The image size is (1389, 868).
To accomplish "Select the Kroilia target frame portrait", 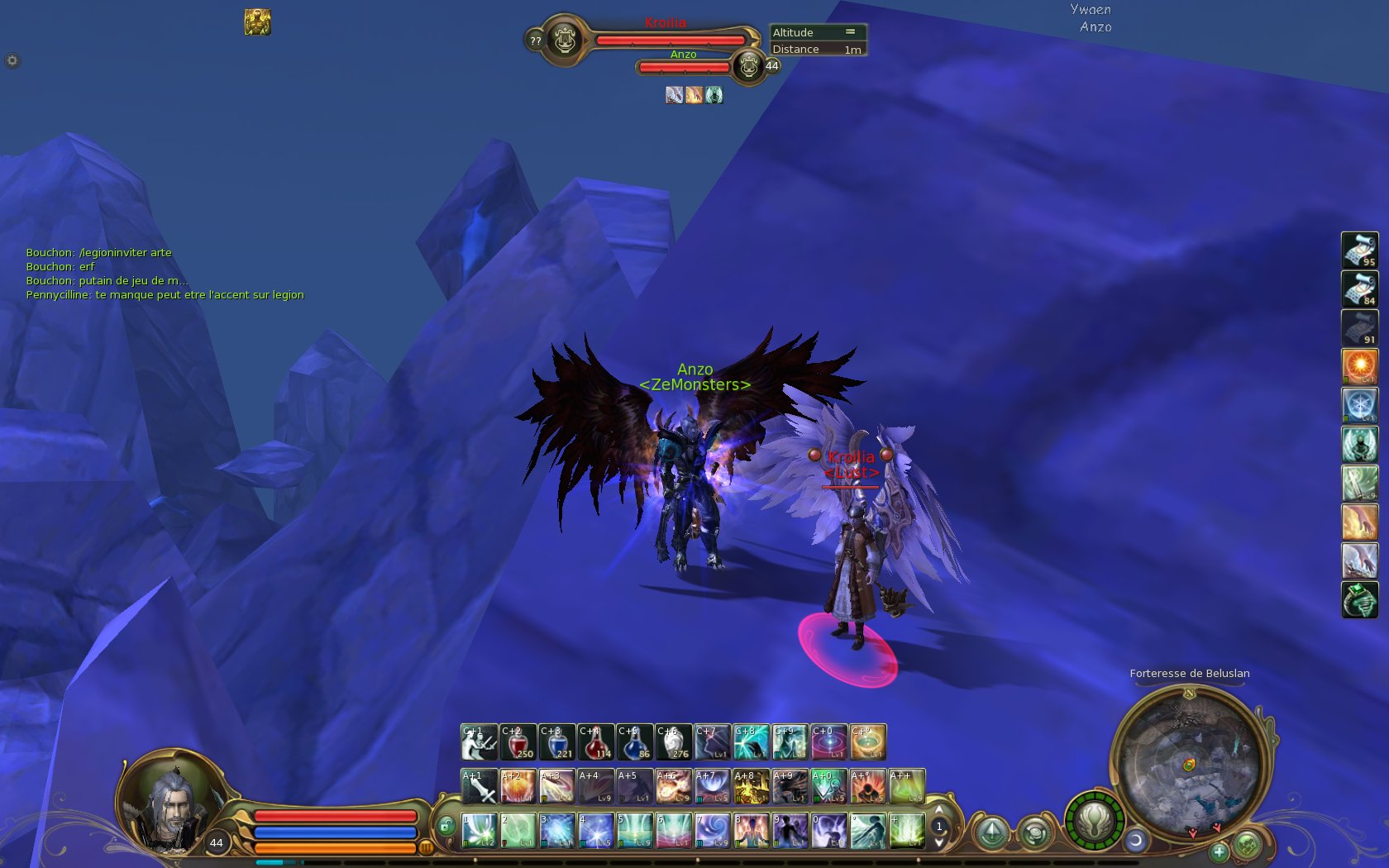I will (x=566, y=39).
